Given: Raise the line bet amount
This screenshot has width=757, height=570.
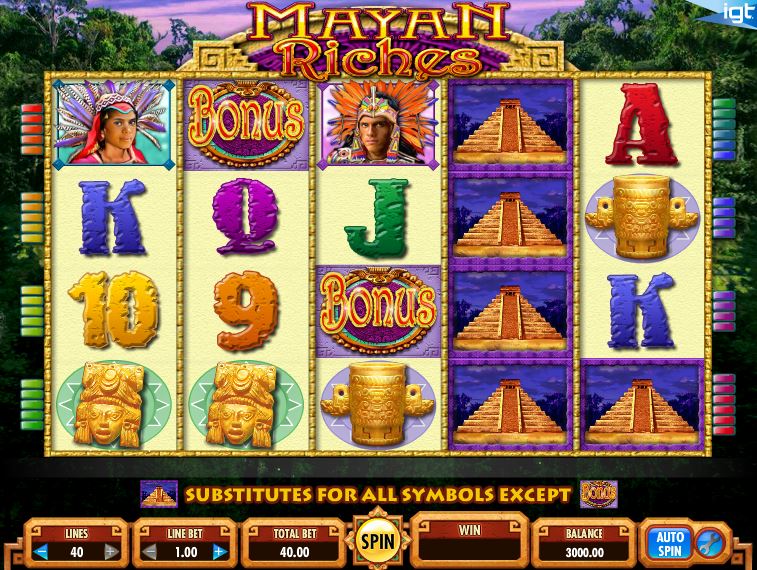Looking at the screenshot, I should 219,551.
